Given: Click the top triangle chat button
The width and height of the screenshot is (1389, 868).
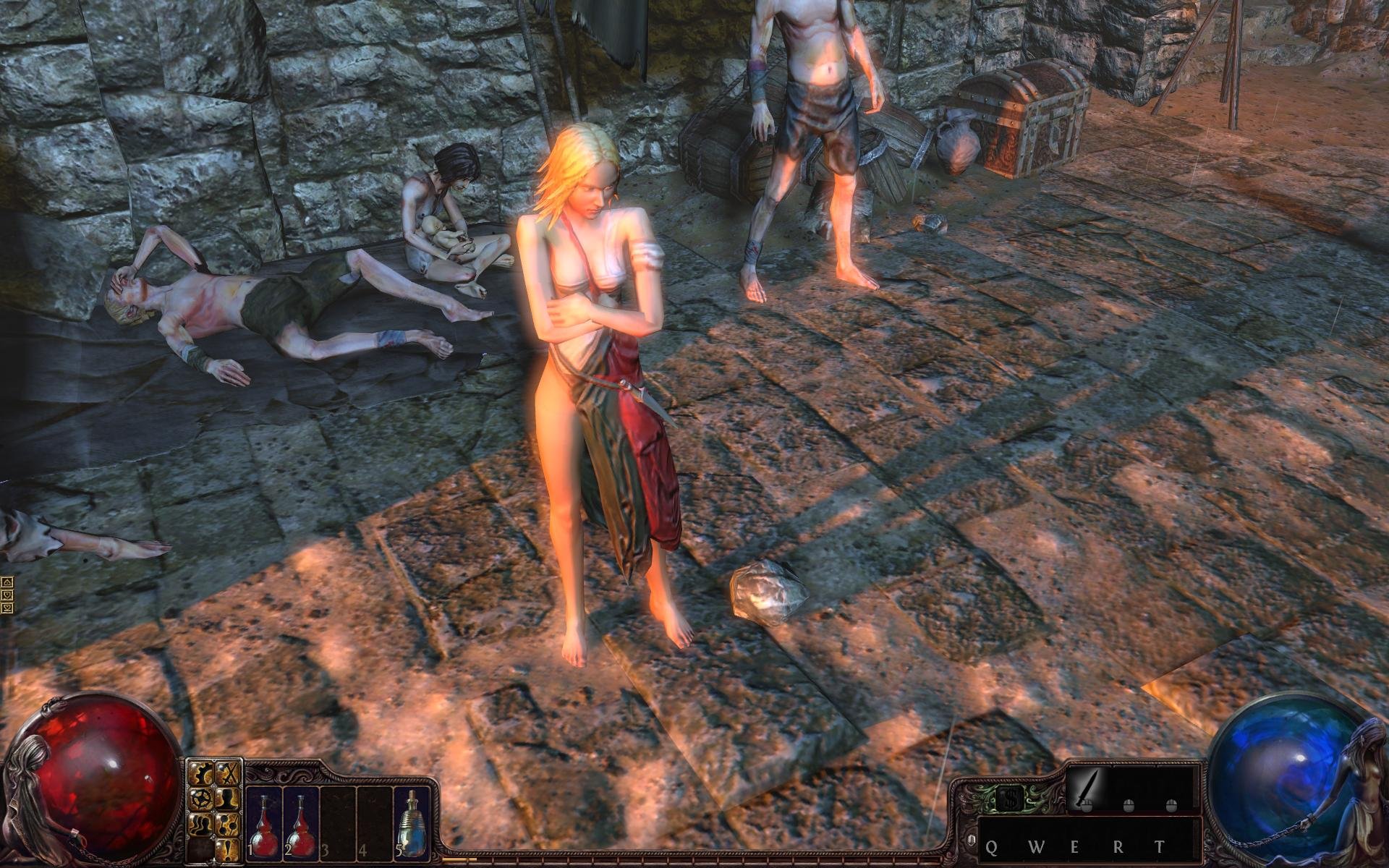Looking at the screenshot, I should click(x=7, y=582).
